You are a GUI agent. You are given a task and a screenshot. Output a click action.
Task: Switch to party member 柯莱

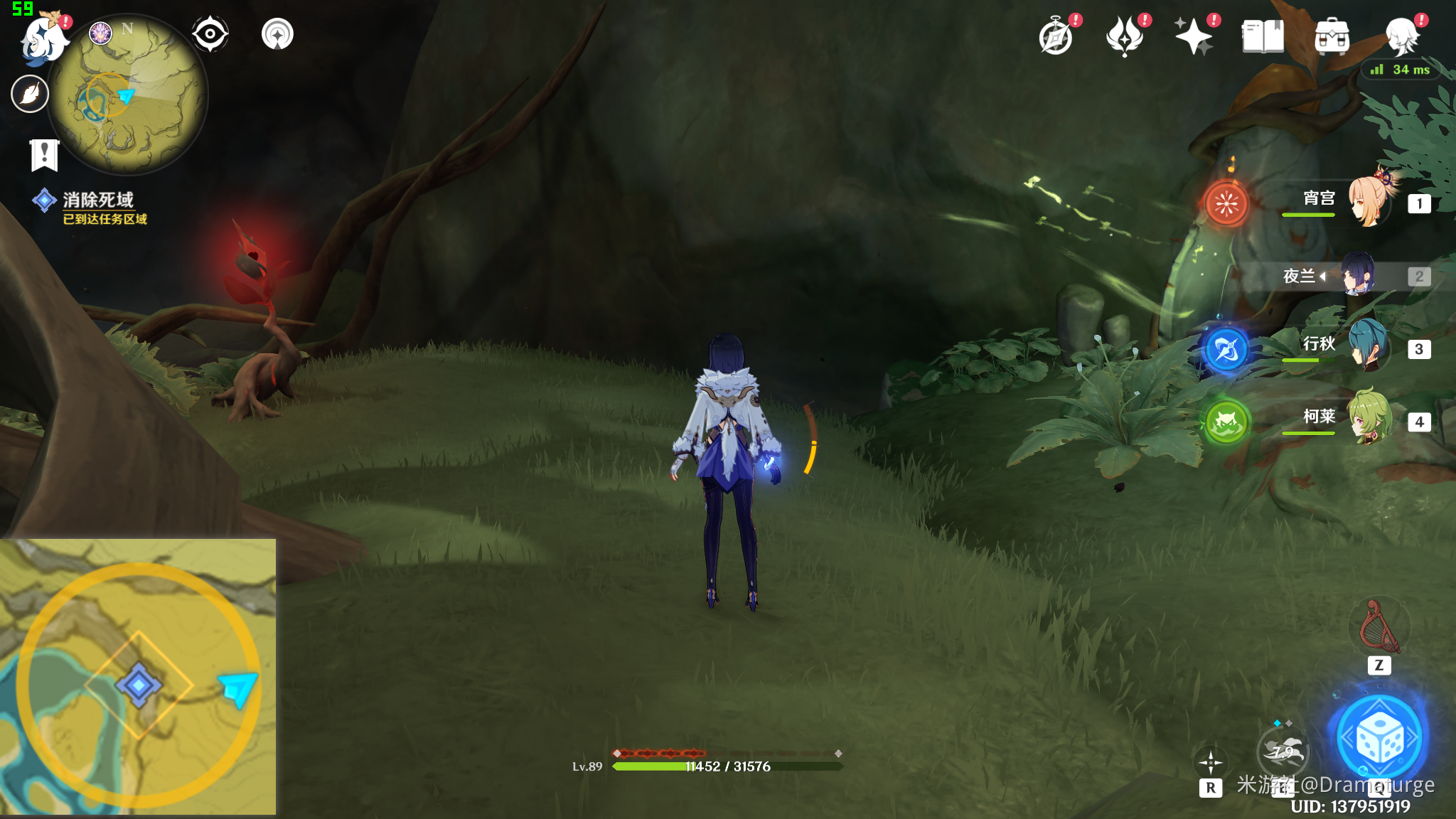[1369, 419]
